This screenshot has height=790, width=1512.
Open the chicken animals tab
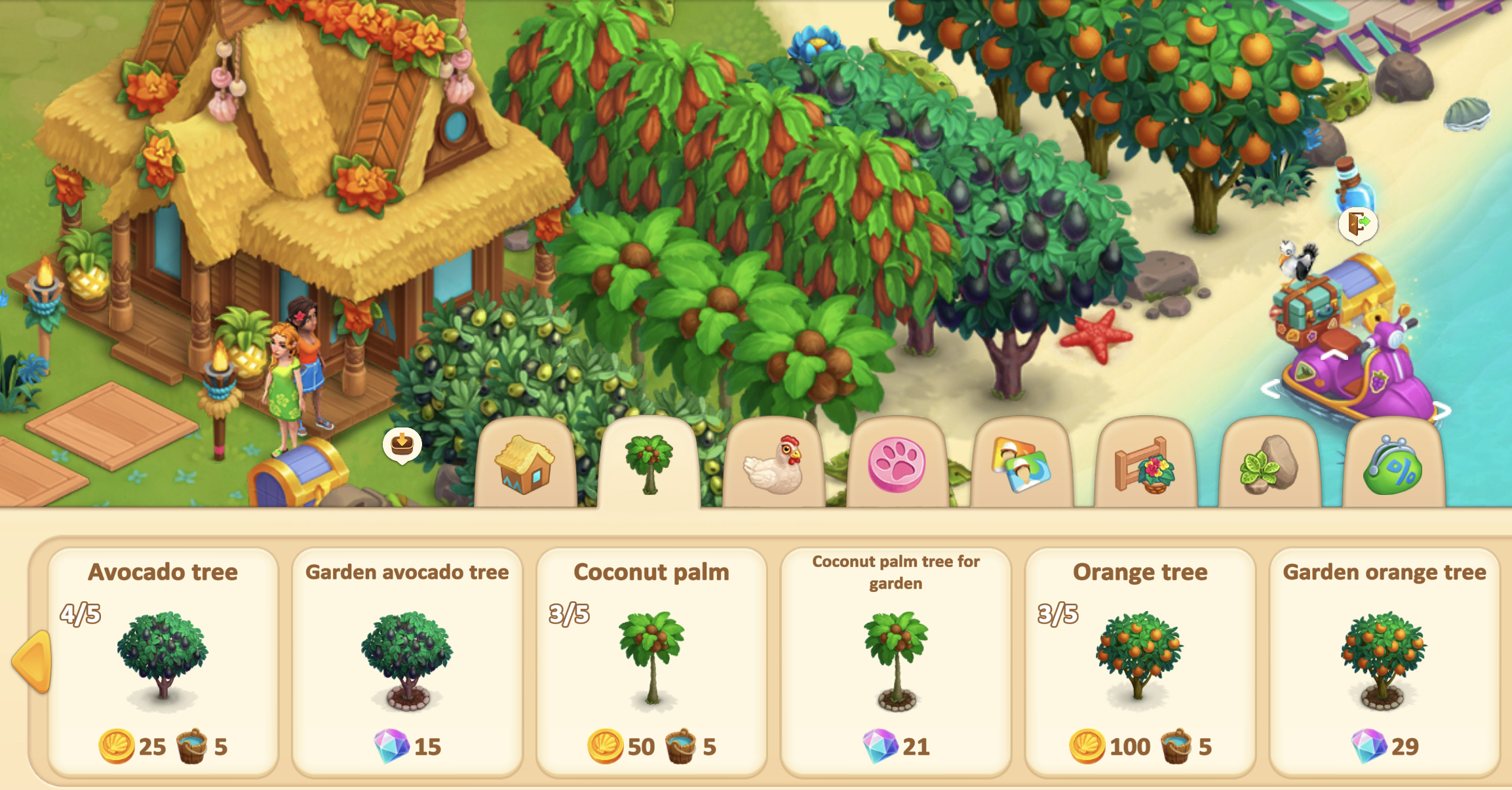click(773, 465)
